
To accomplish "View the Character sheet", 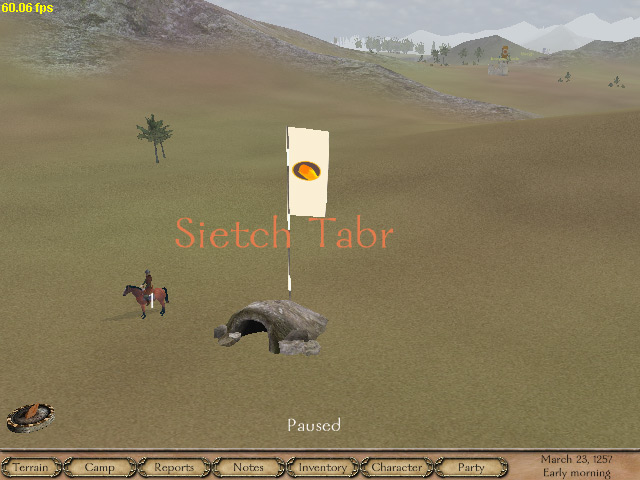I will [396, 467].
